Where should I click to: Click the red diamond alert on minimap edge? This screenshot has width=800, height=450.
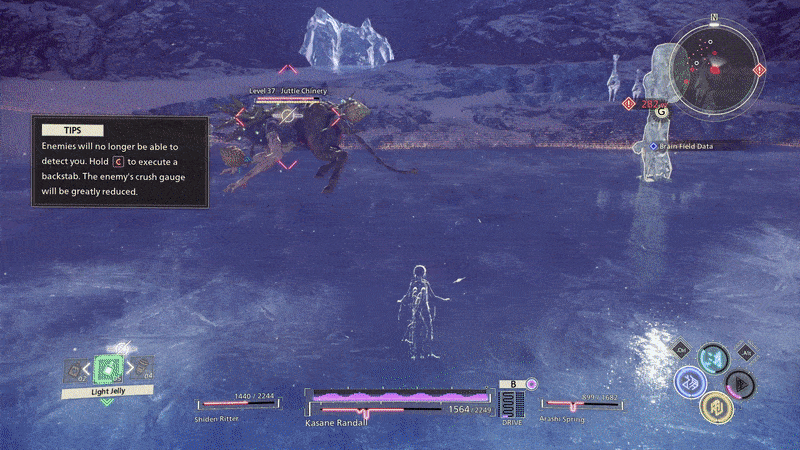(759, 70)
